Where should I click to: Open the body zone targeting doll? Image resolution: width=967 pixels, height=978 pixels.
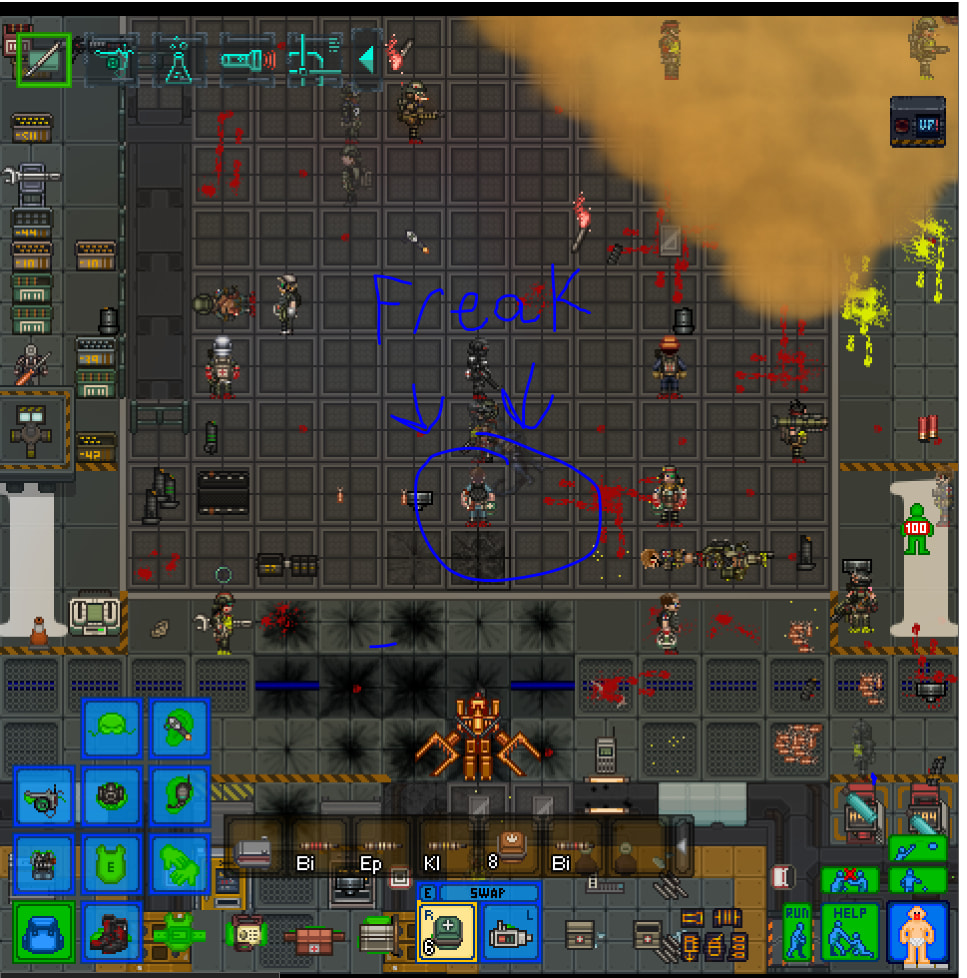coord(917,932)
